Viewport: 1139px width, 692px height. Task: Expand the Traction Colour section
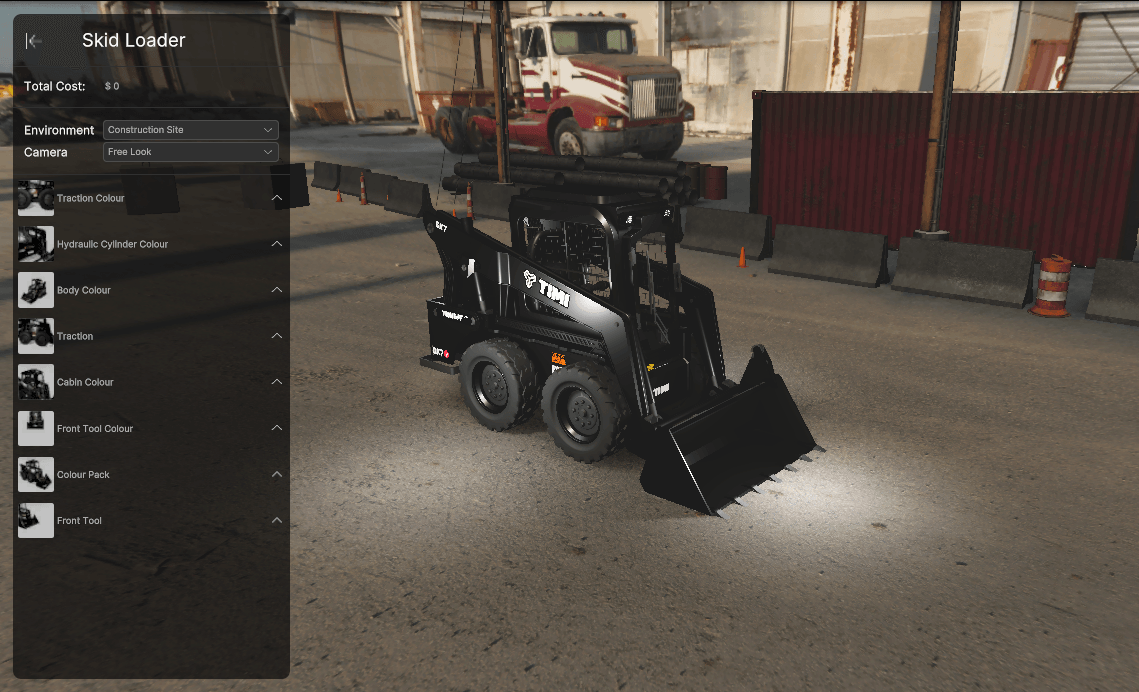[277, 198]
